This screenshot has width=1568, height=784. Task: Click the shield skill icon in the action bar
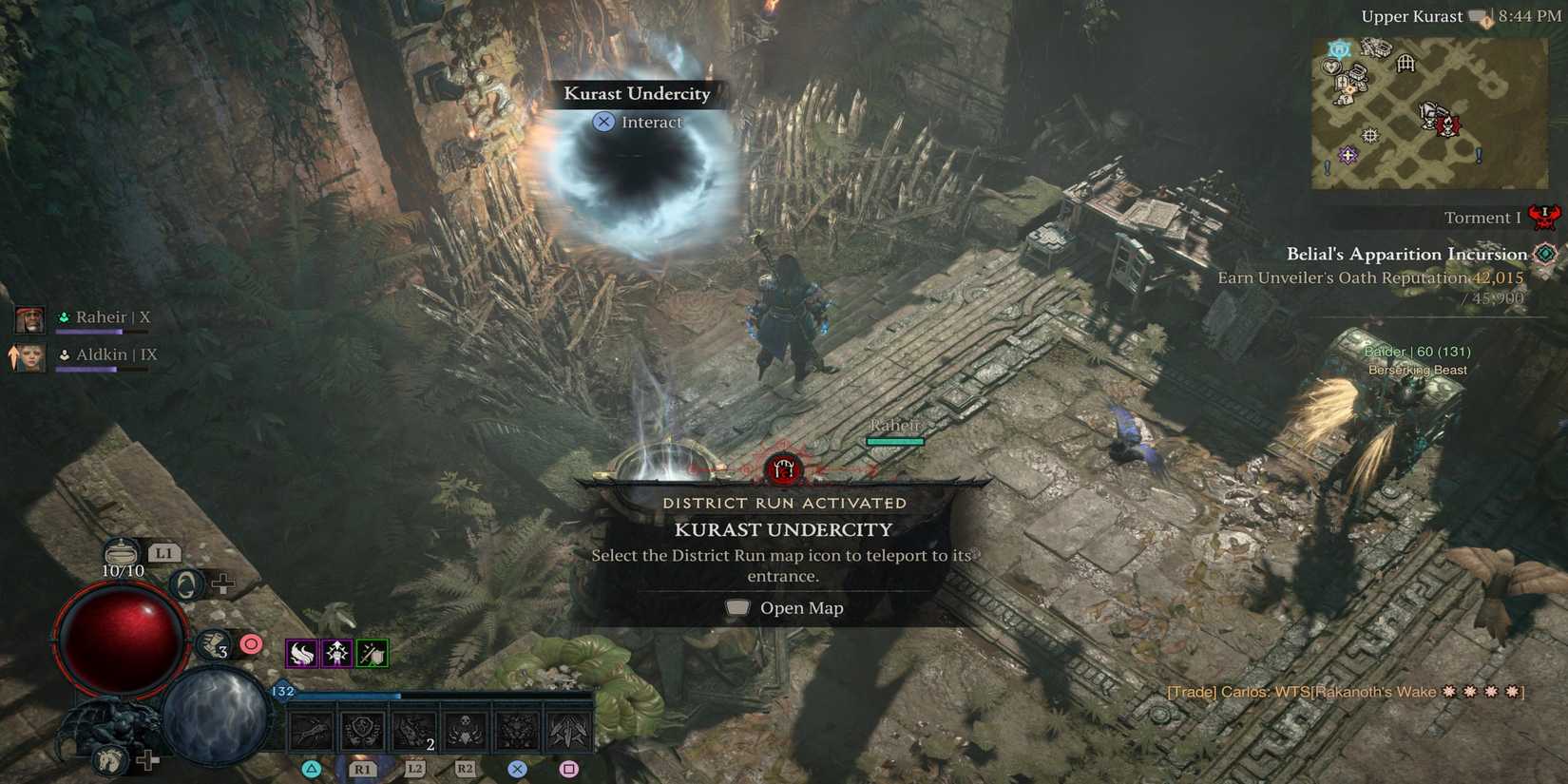pos(361,732)
